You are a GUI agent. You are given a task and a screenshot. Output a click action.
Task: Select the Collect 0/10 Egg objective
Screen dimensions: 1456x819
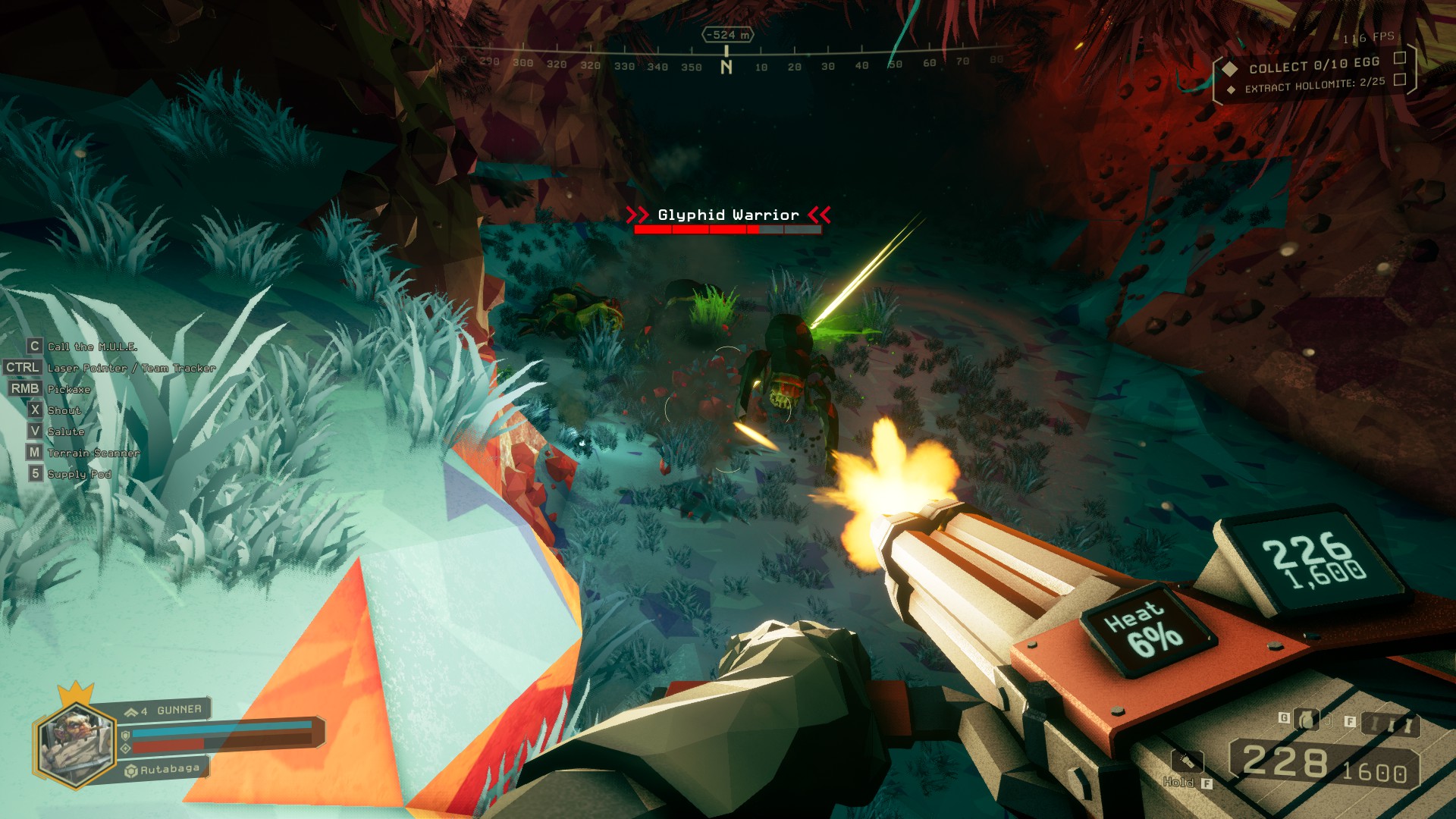pyautogui.click(x=1313, y=65)
